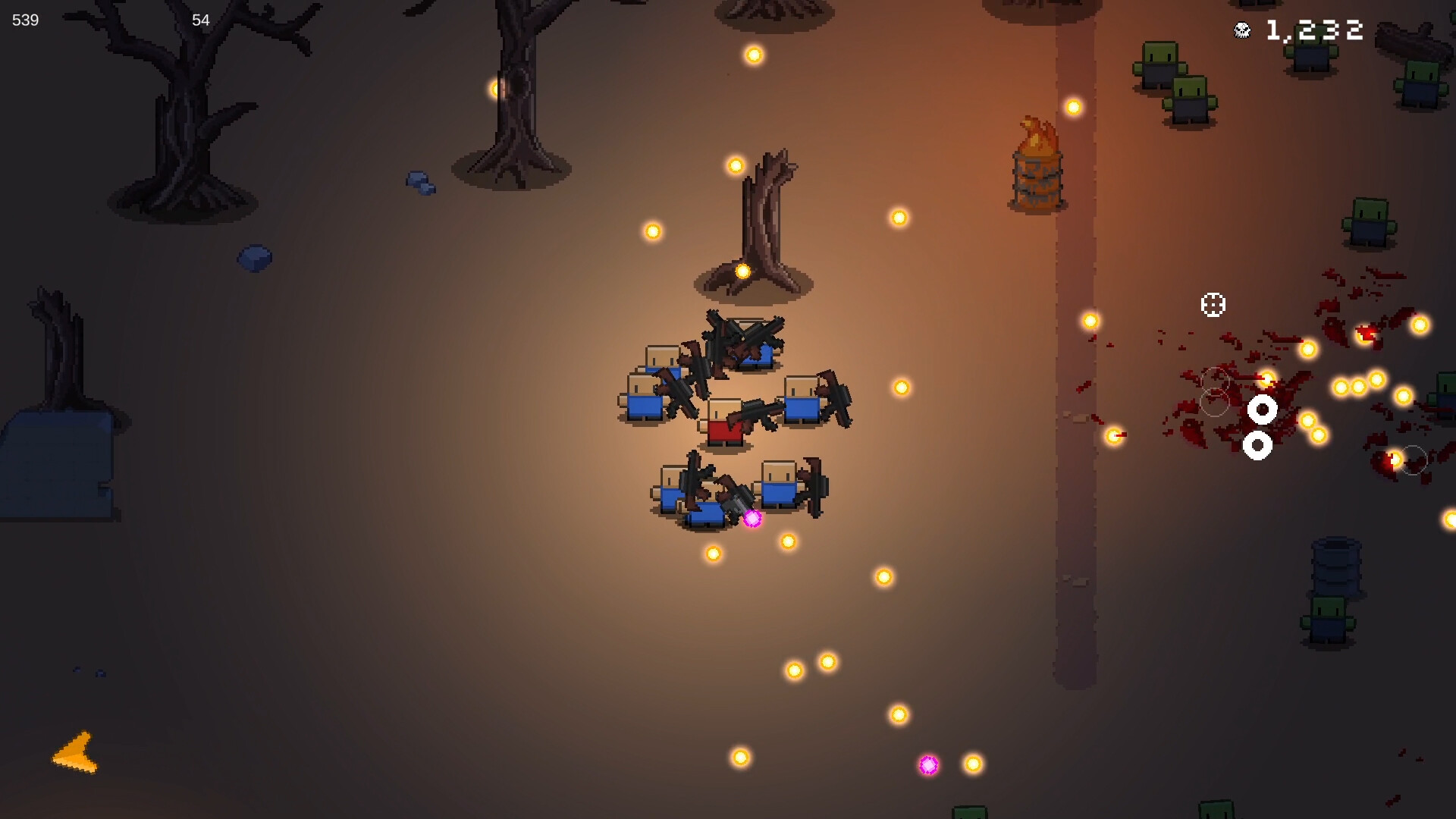Screen dimensions: 1456x819
Task: Click the pink gem pickup near the allies
Action: point(752,519)
